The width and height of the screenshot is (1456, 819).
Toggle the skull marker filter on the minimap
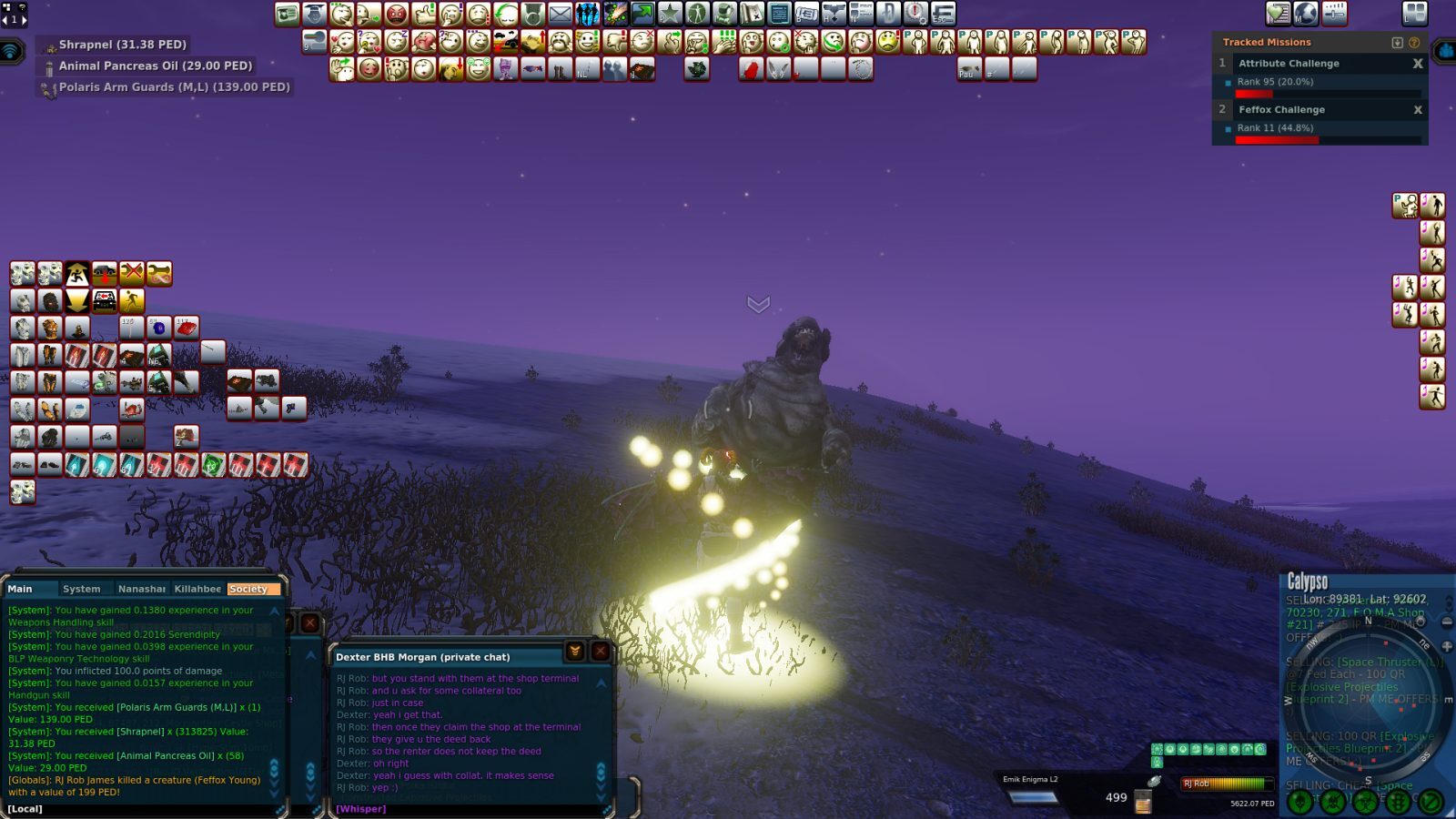[1299, 802]
